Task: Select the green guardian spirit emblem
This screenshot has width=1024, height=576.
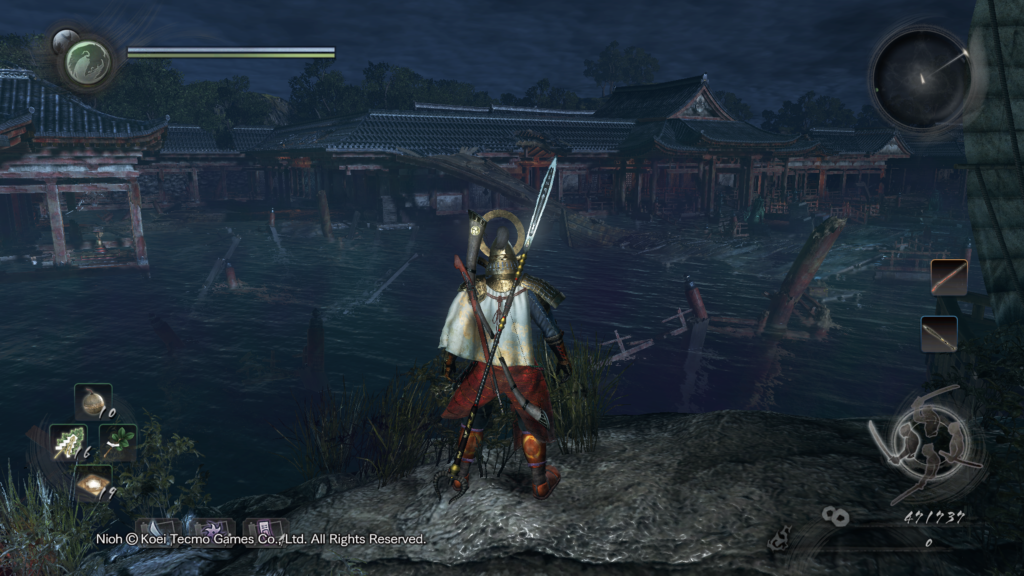Action: click(x=87, y=63)
